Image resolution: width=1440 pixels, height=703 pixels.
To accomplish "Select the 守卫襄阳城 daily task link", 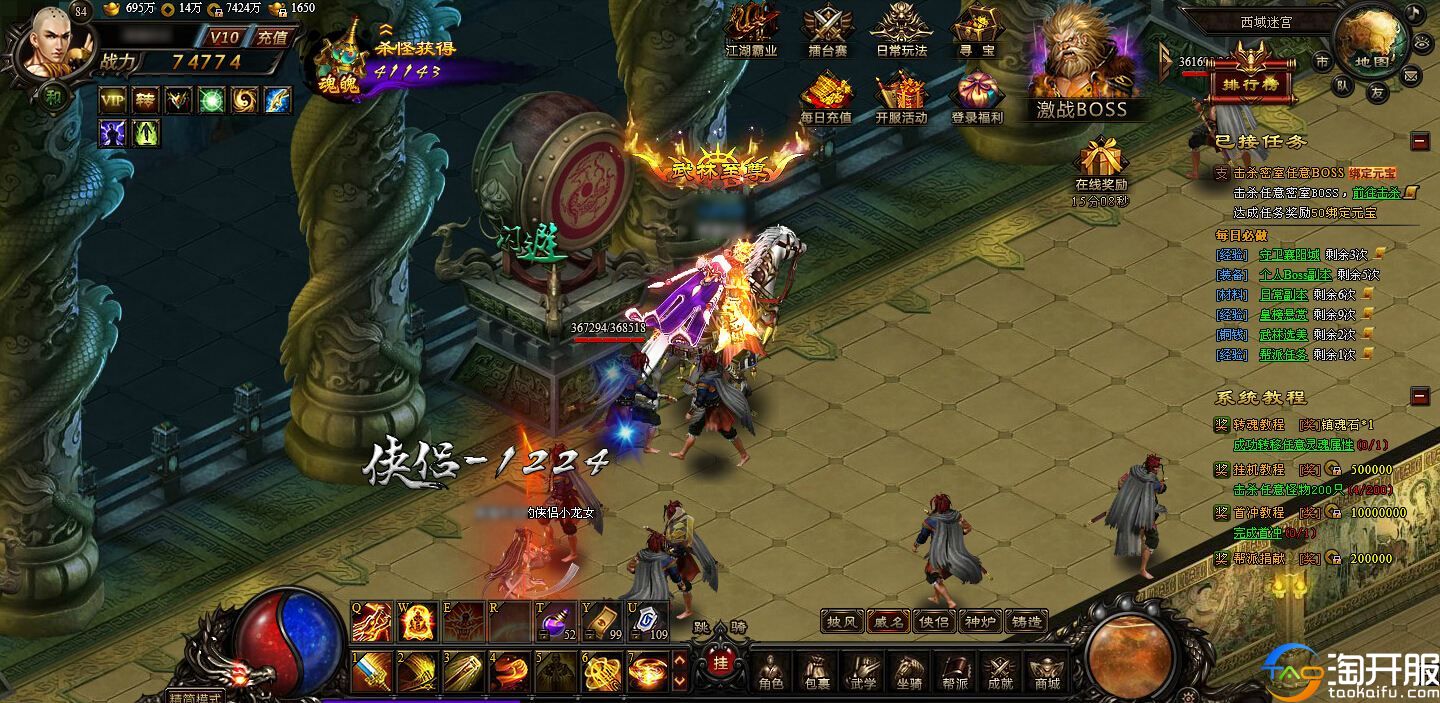I will (1289, 254).
